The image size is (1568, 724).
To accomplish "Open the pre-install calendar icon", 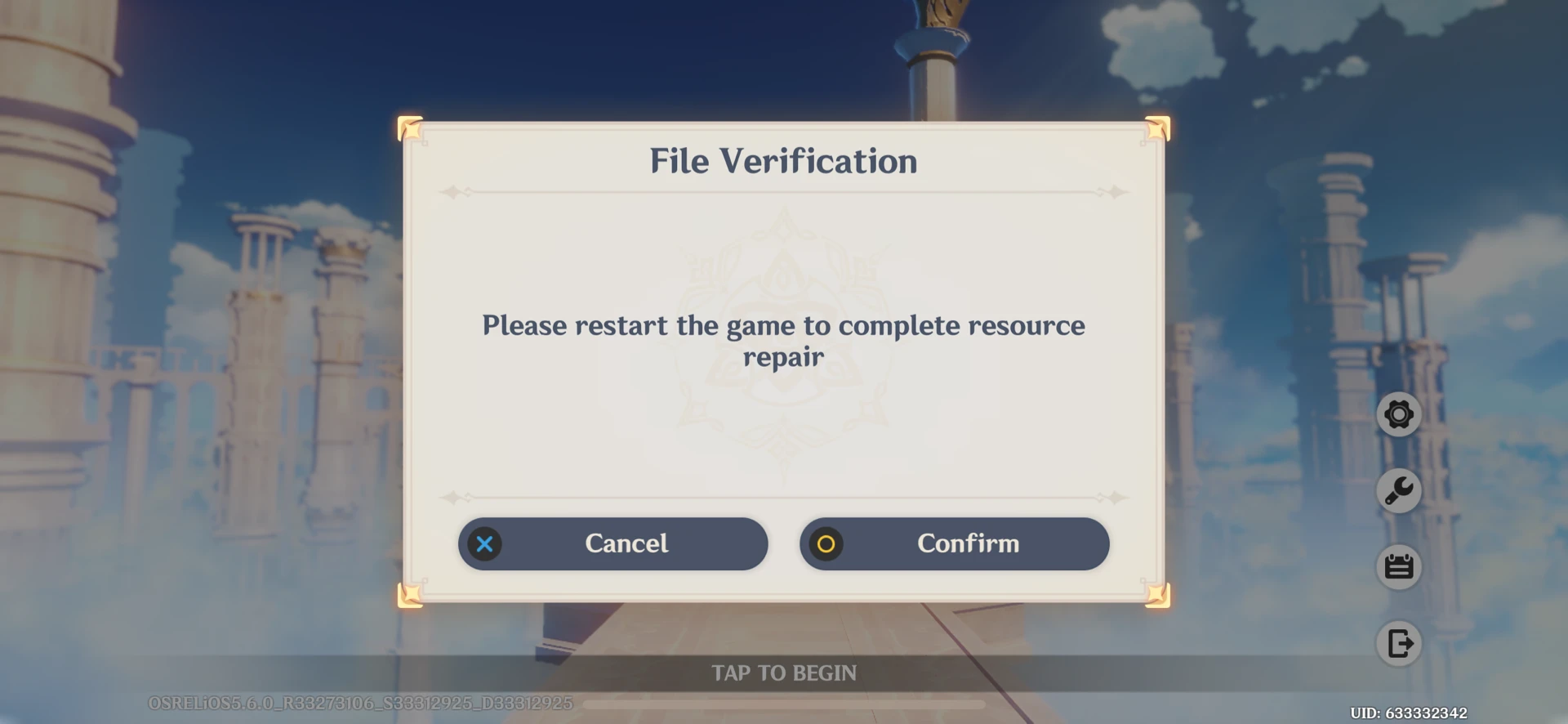I will coord(1400,567).
